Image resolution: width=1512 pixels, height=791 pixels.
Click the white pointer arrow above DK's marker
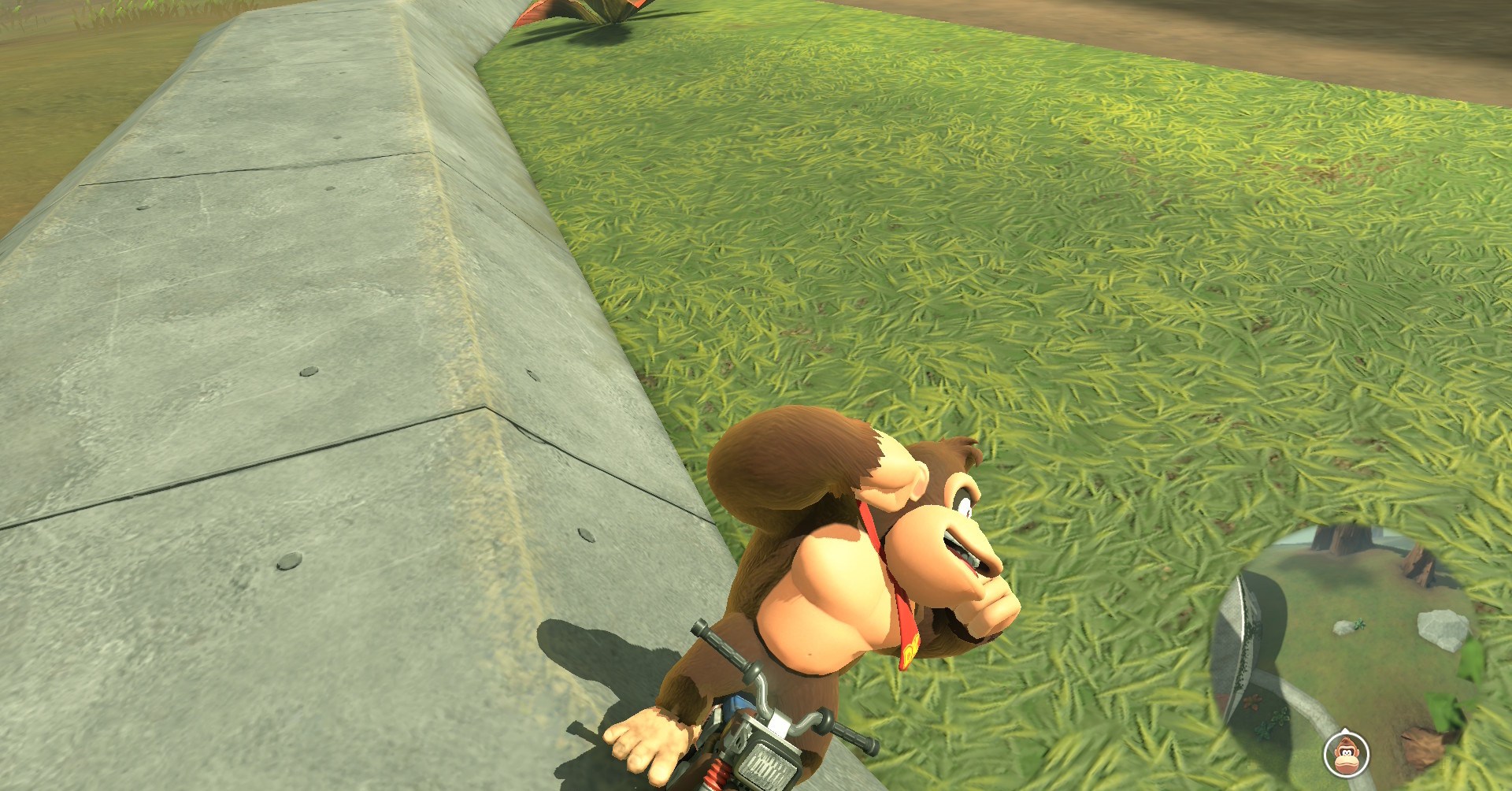point(1345,731)
